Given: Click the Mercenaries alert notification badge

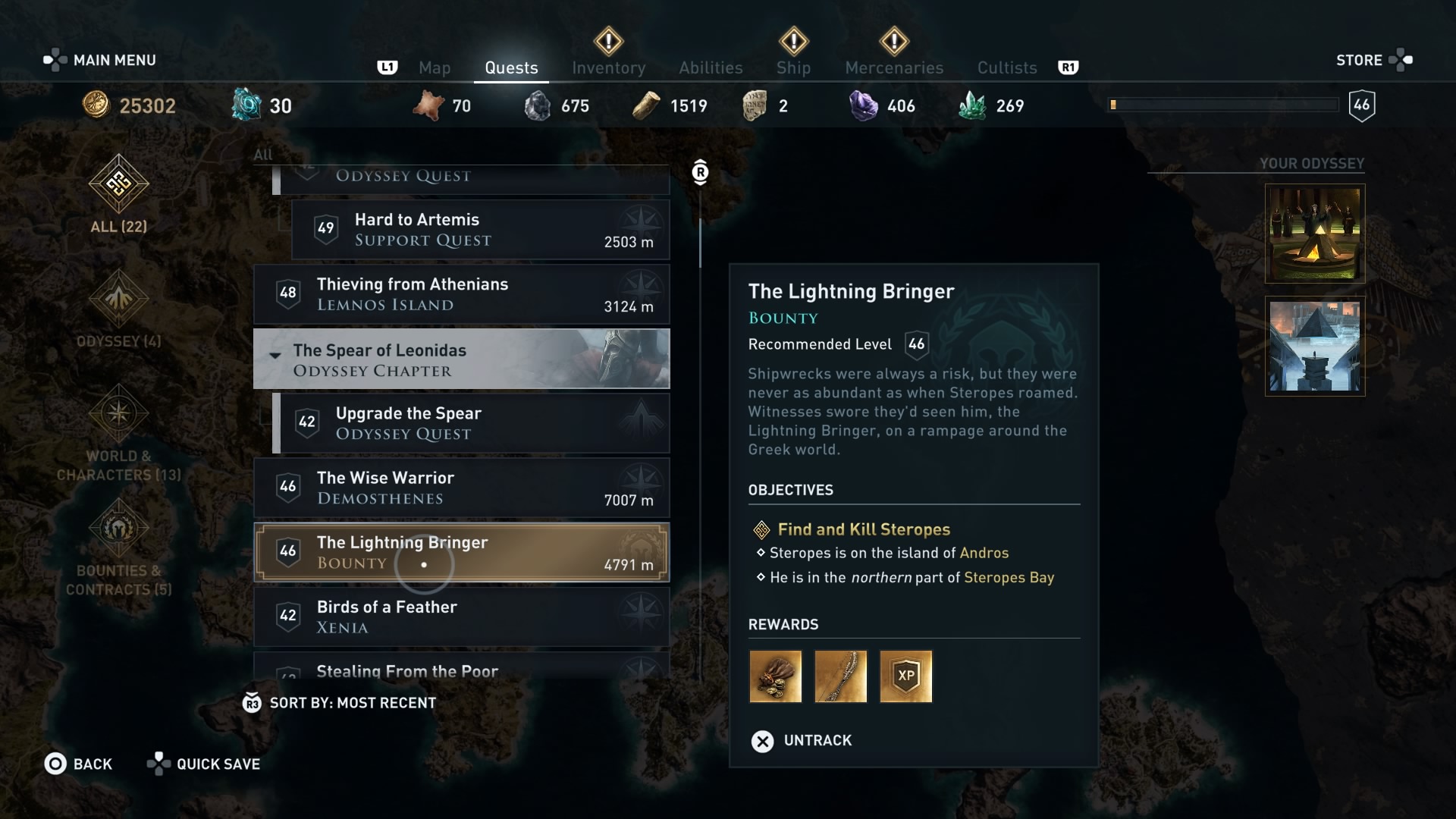Looking at the screenshot, I should click(x=893, y=42).
